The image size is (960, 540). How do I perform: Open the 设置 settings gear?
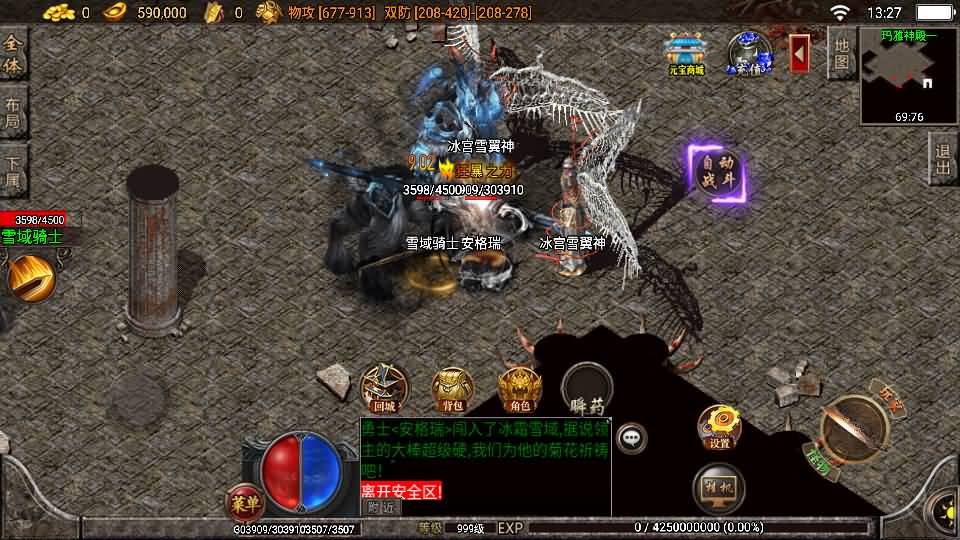click(719, 427)
